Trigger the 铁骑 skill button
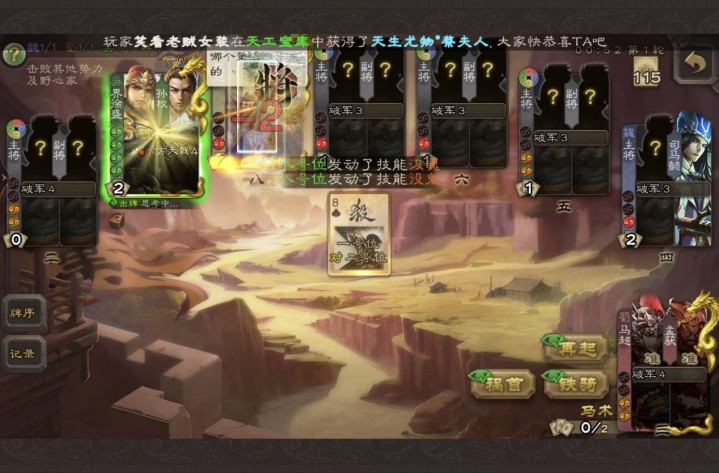The image size is (719, 473). pyautogui.click(x=575, y=381)
